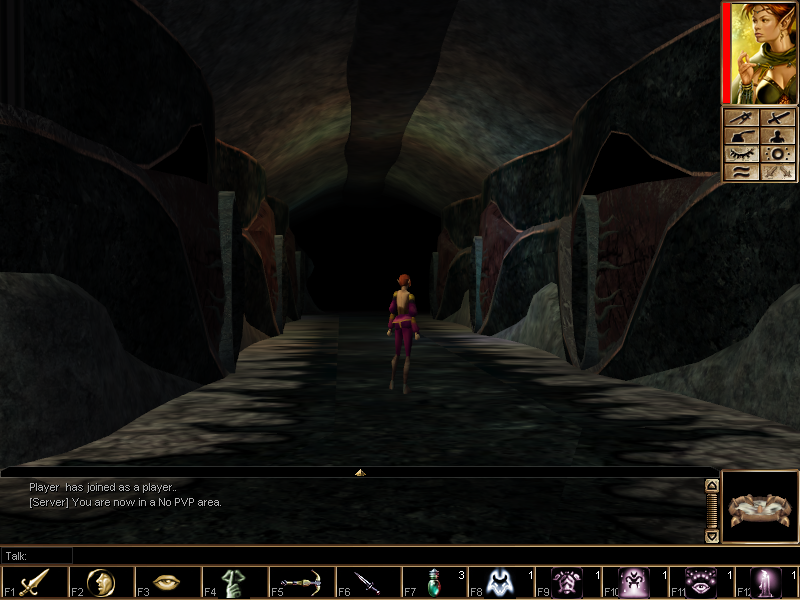Click the elf character portrait
The width and height of the screenshot is (800, 600).
pos(761,52)
